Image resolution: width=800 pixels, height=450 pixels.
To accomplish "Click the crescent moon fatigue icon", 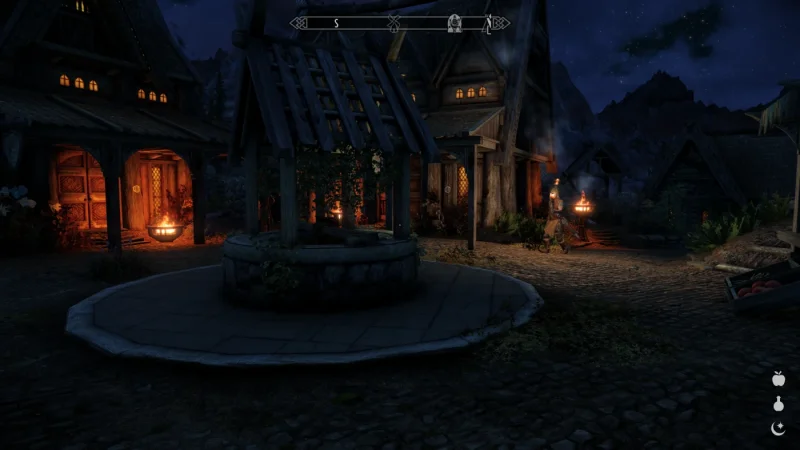I will (778, 428).
